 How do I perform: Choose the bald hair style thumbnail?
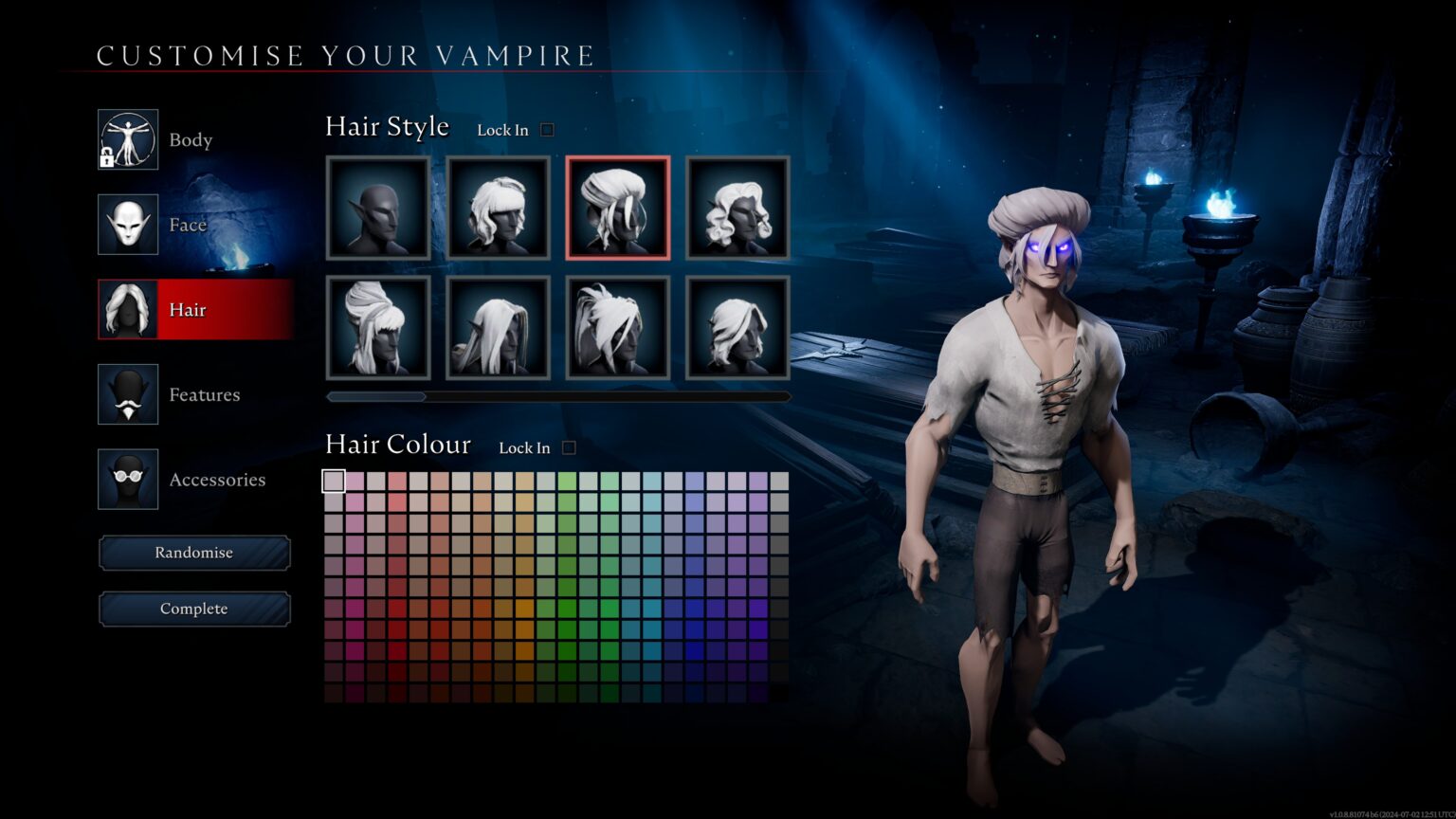pos(377,208)
